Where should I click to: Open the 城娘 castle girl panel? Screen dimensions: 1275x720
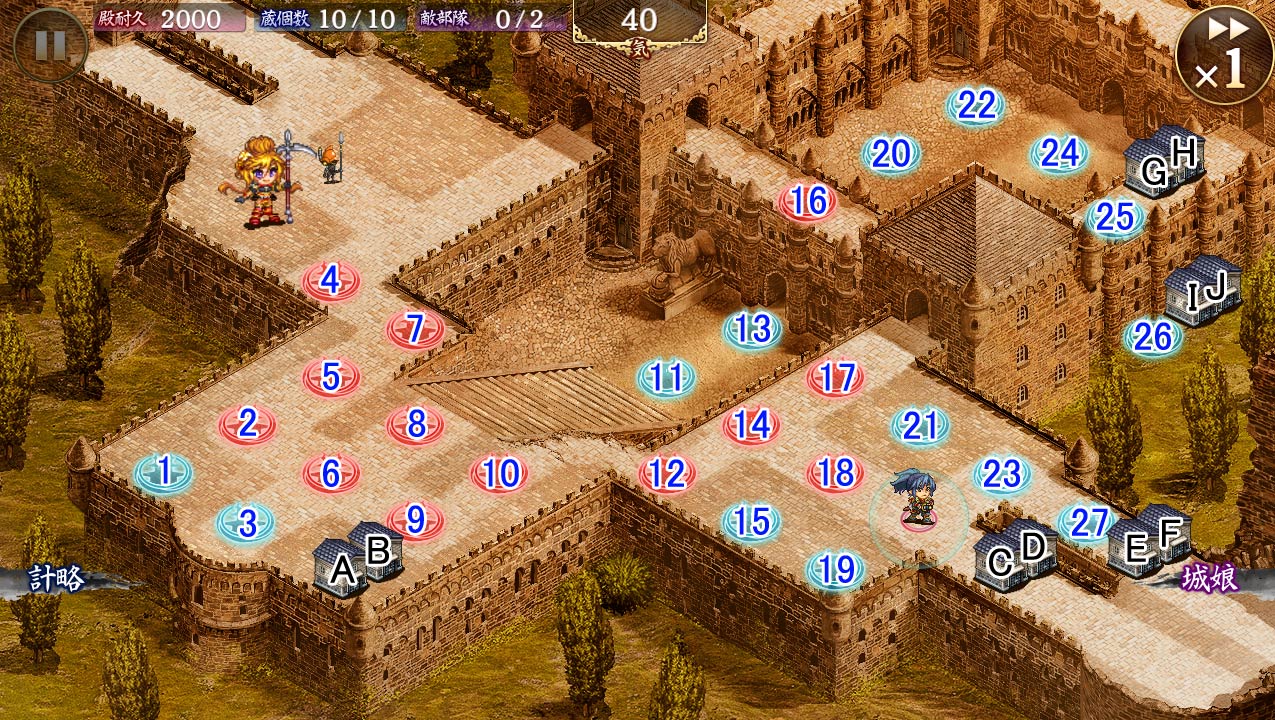click(1208, 579)
